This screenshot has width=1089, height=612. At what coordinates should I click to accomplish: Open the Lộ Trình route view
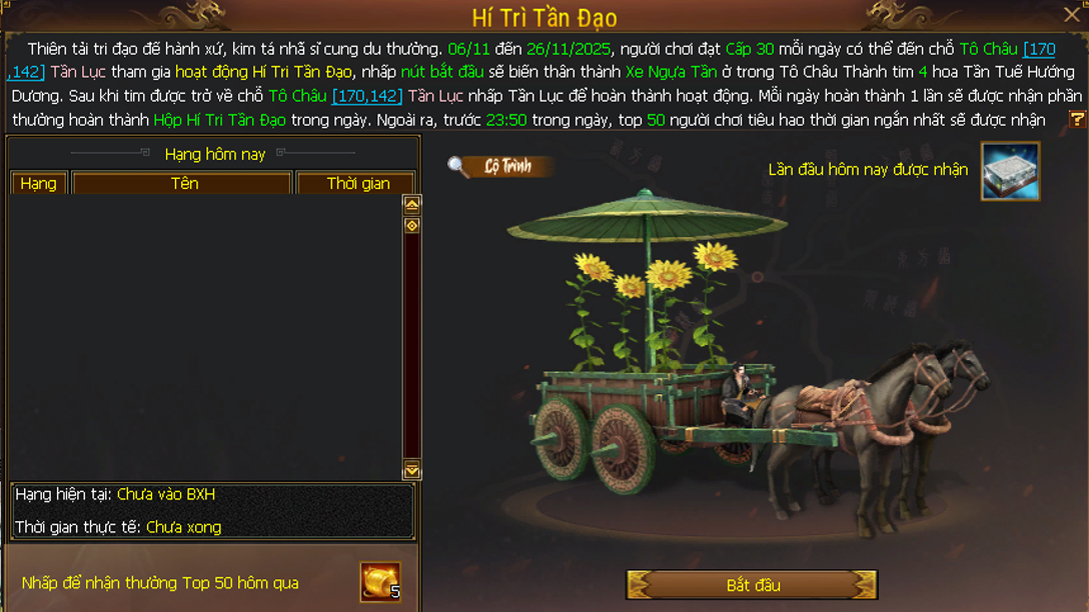point(500,167)
